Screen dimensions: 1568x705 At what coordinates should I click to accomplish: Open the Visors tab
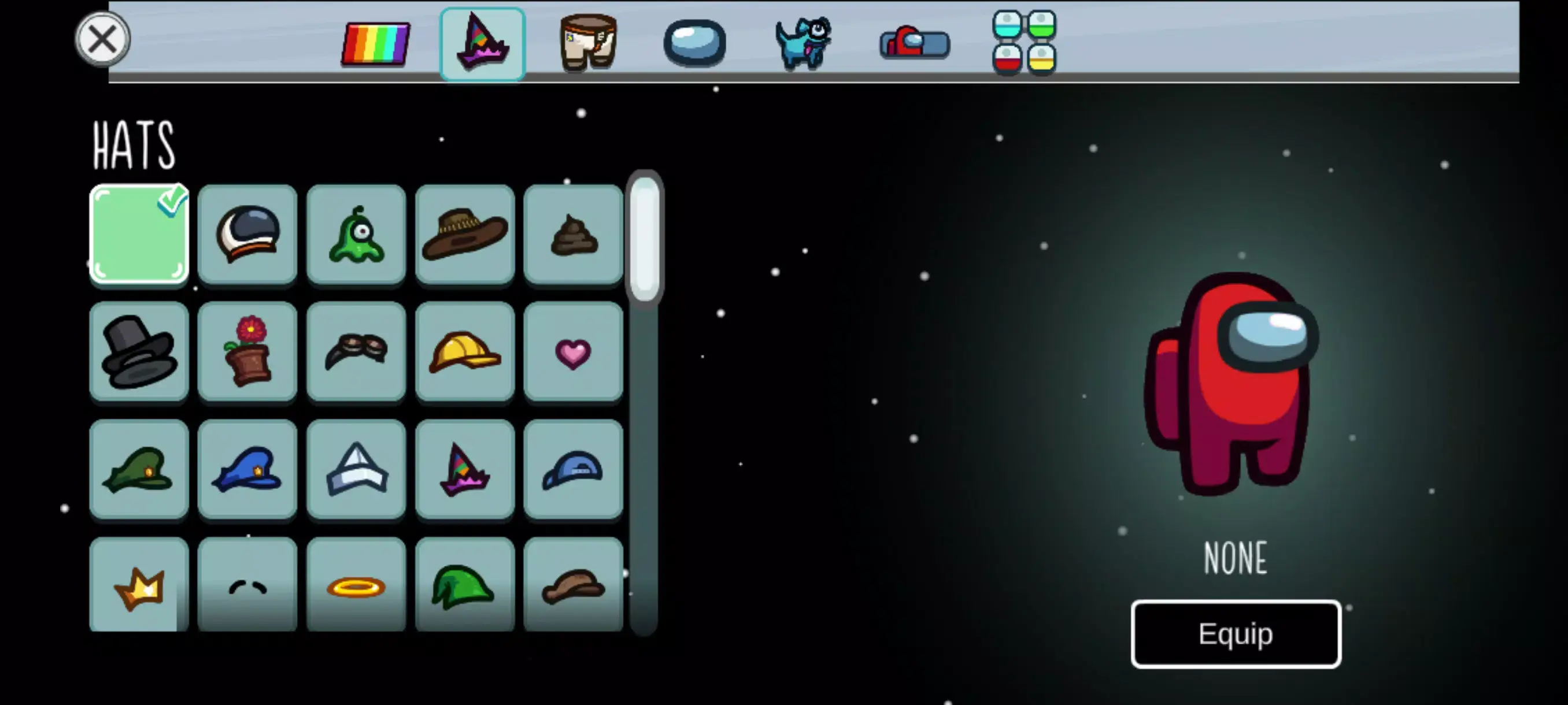696,43
